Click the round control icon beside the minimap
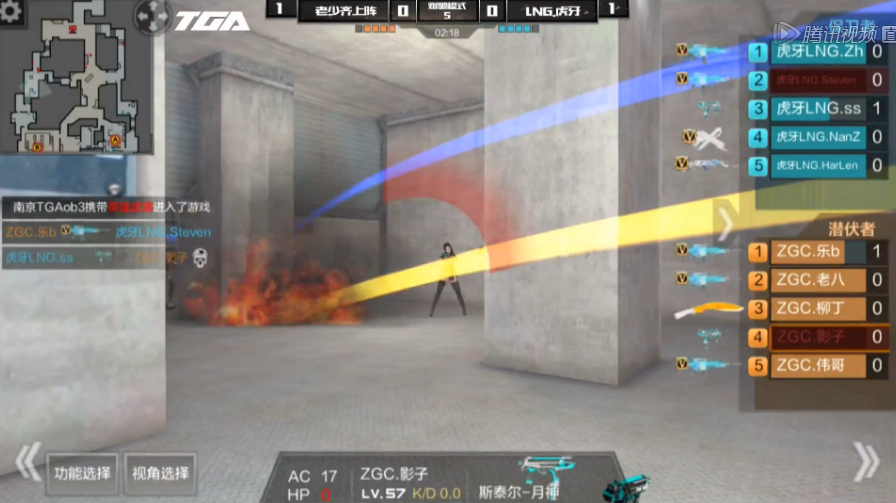 (153, 17)
